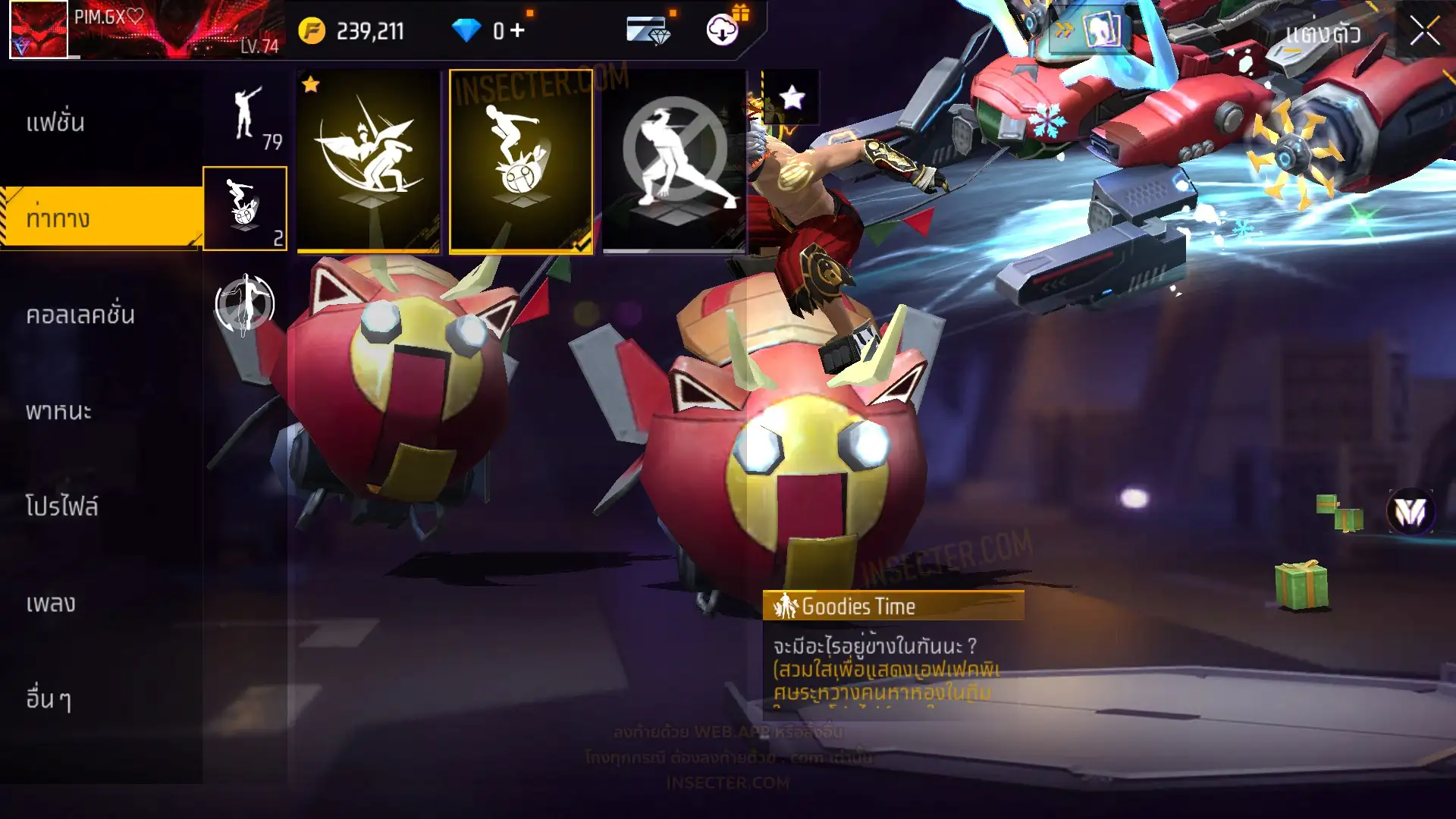
Task: Expand the character preview panel button
Action: click(1090, 30)
